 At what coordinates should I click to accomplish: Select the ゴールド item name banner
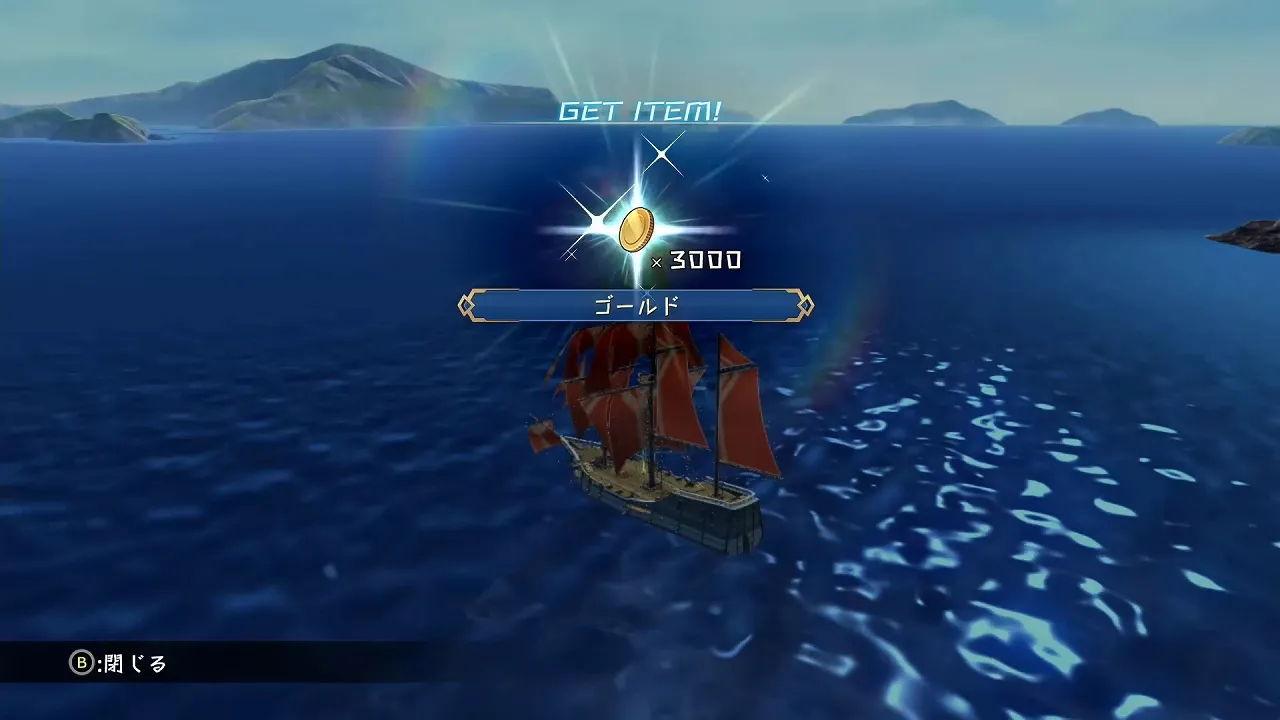[x=636, y=305]
